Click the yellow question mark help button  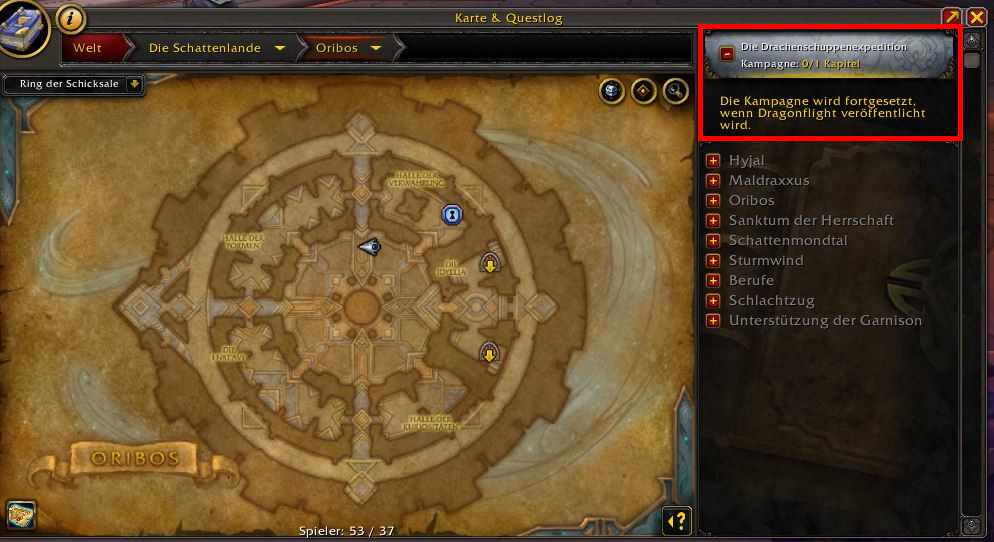677,520
